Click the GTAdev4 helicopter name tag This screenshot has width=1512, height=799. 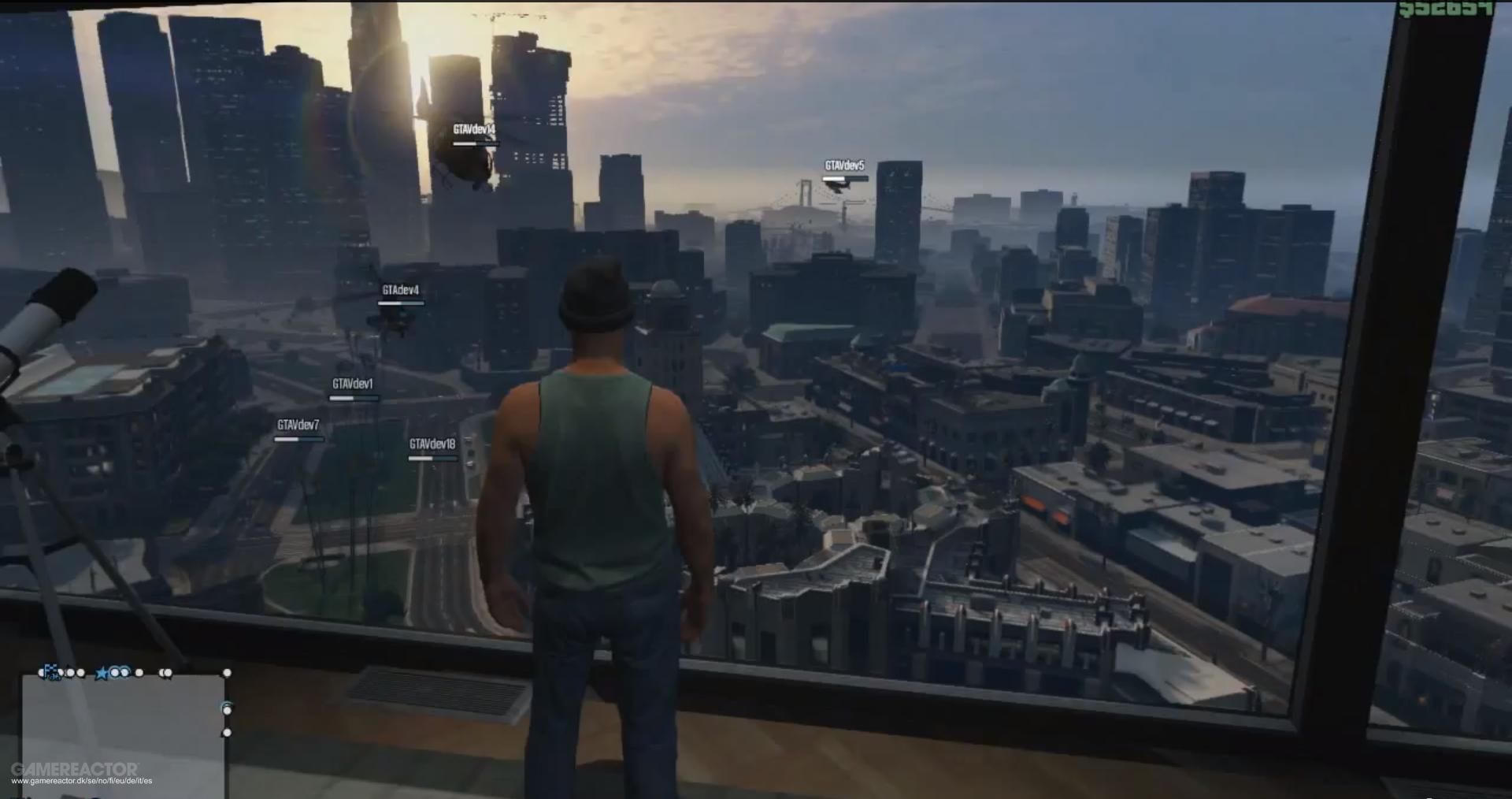coord(400,290)
